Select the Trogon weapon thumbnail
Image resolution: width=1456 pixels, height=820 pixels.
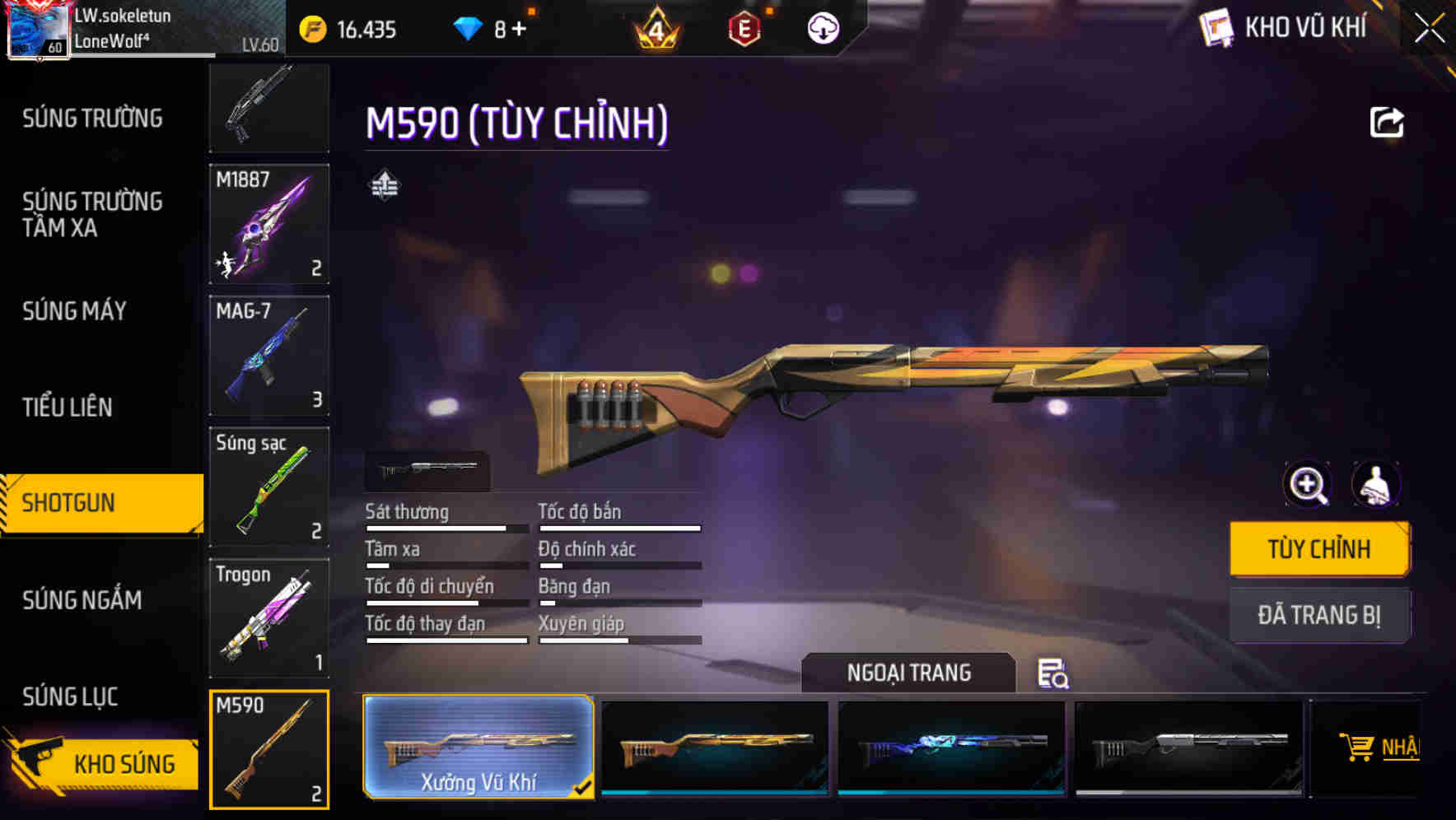coord(269,618)
